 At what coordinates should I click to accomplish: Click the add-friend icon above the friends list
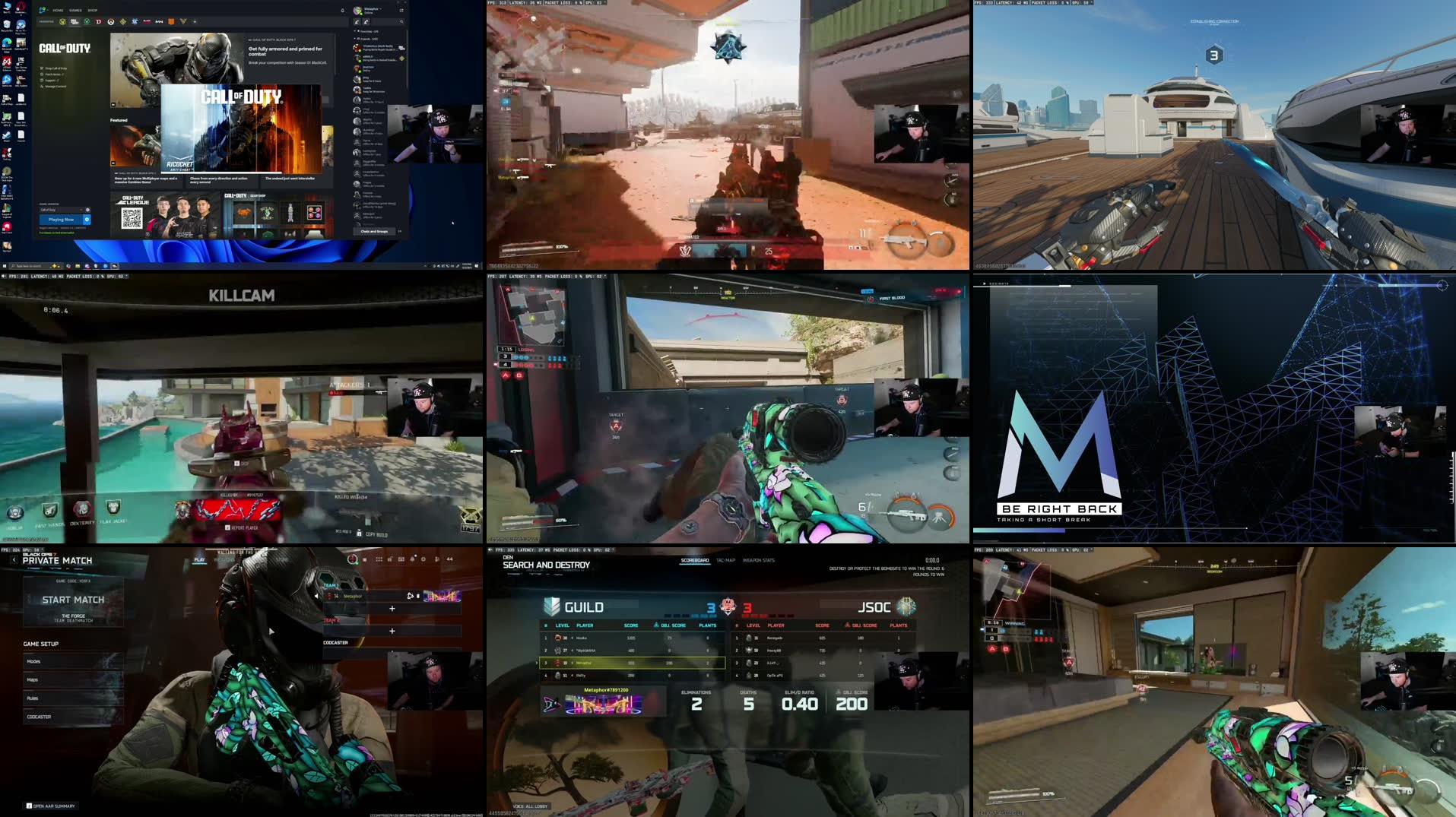tap(357, 22)
